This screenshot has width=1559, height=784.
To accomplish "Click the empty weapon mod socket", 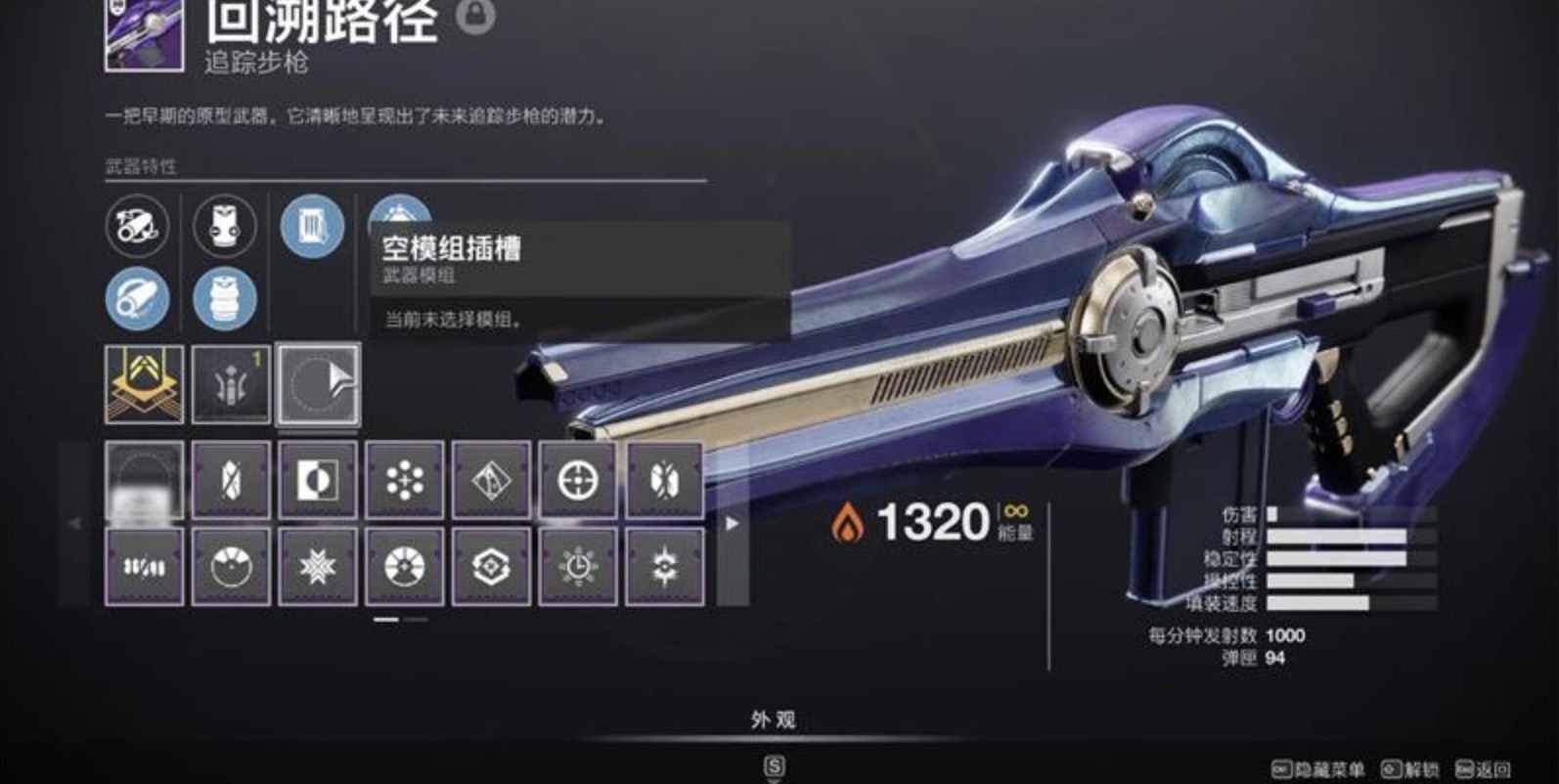I will coord(318,384).
